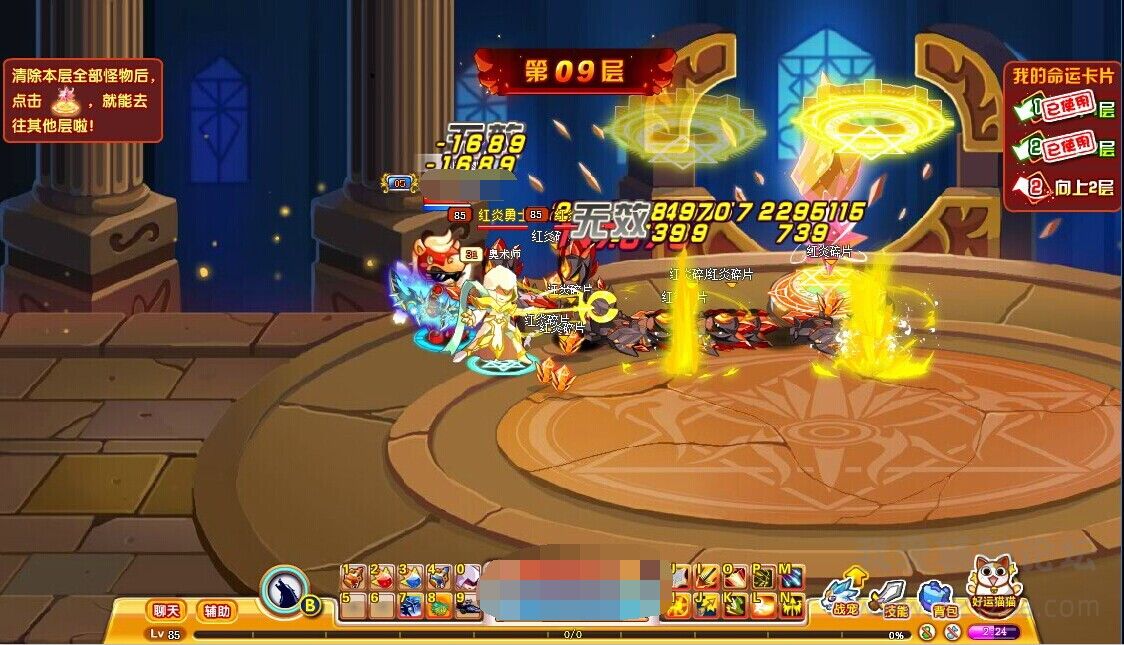Click the 辅助 assist button
Viewport: 1124px width, 645px height.
[216, 610]
